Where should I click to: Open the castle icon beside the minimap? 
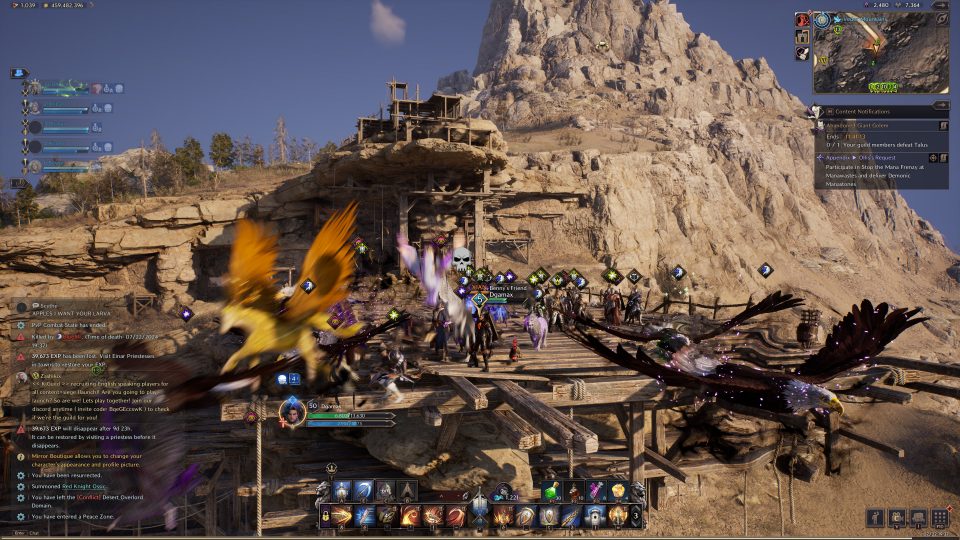pyautogui.click(x=802, y=37)
